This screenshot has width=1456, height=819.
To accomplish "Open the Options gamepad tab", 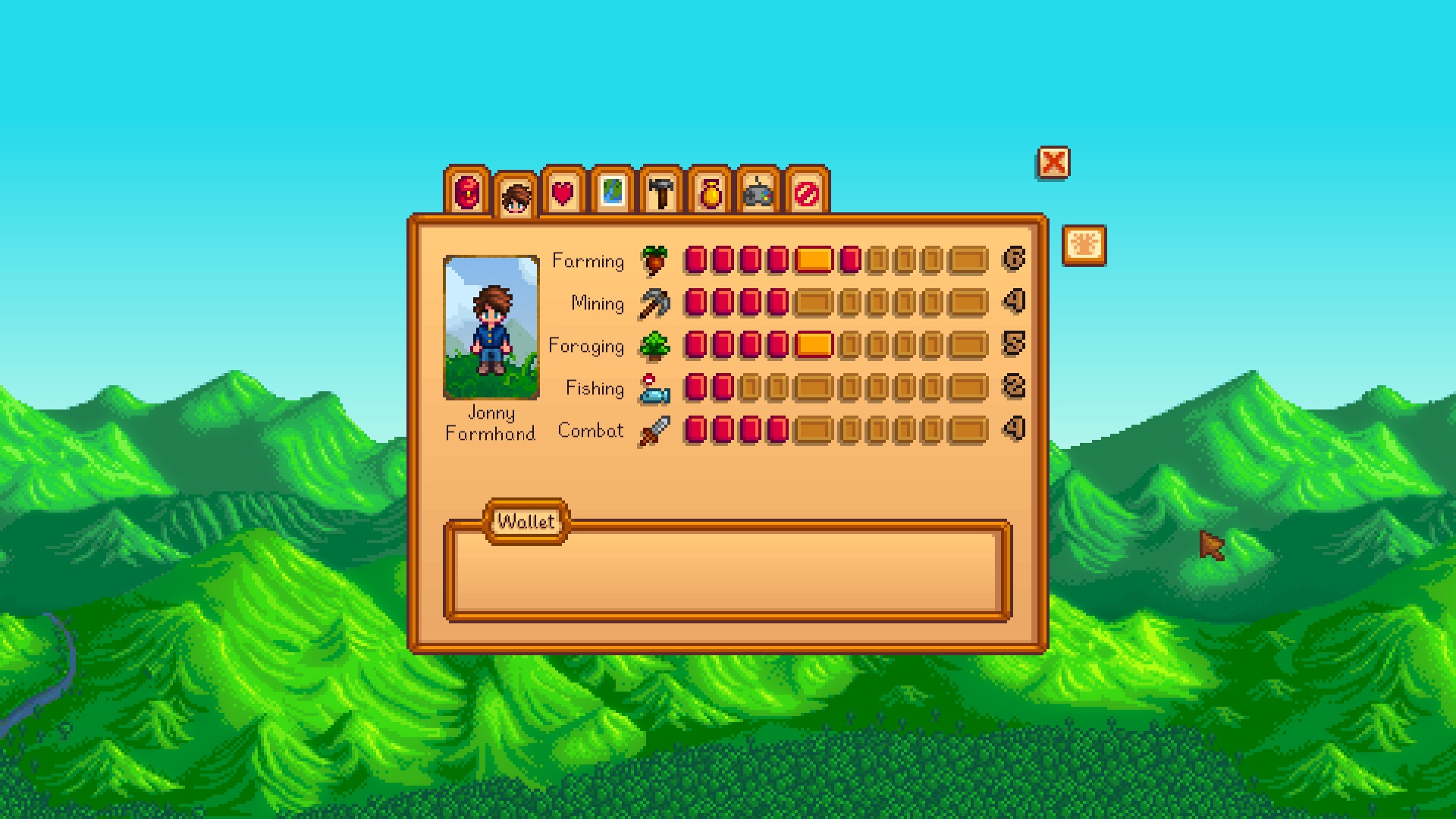I will click(758, 192).
